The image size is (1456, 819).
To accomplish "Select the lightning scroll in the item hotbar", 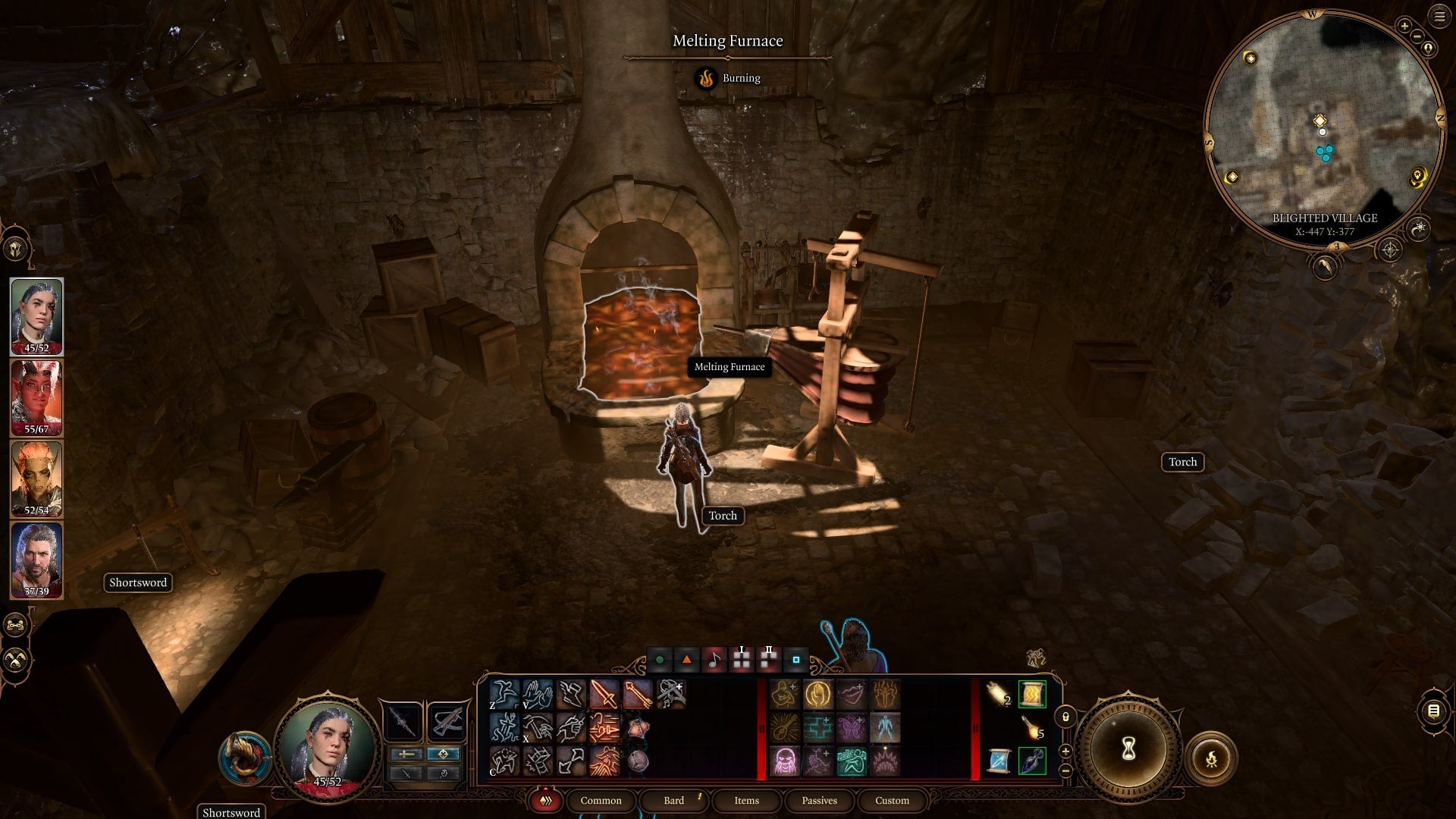I will tap(1033, 695).
